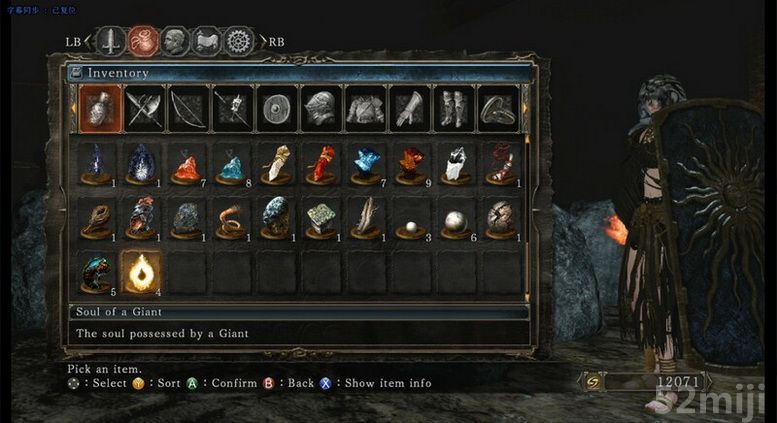This screenshot has height=423, width=777.
Task: Select the feather item slot
Action: coord(367,217)
